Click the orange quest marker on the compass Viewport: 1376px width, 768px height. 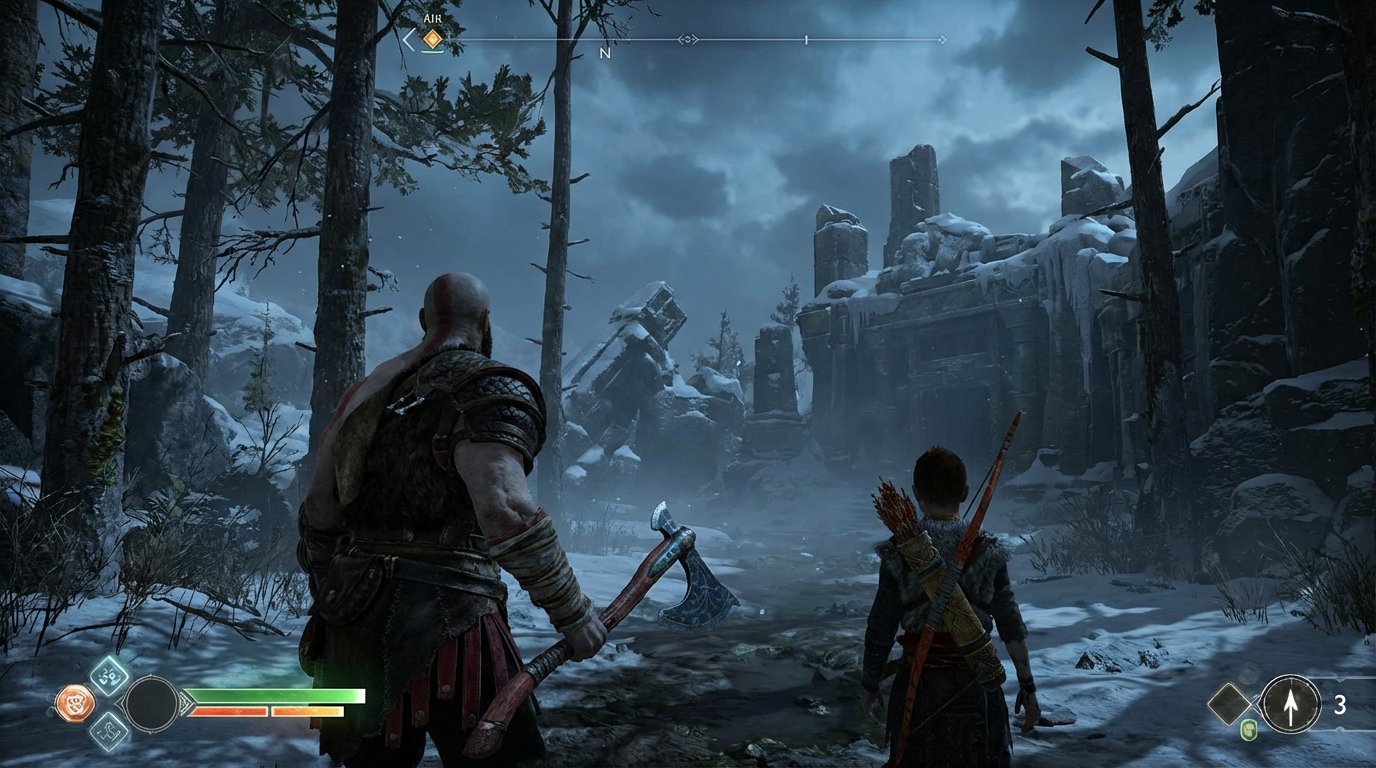coord(432,39)
